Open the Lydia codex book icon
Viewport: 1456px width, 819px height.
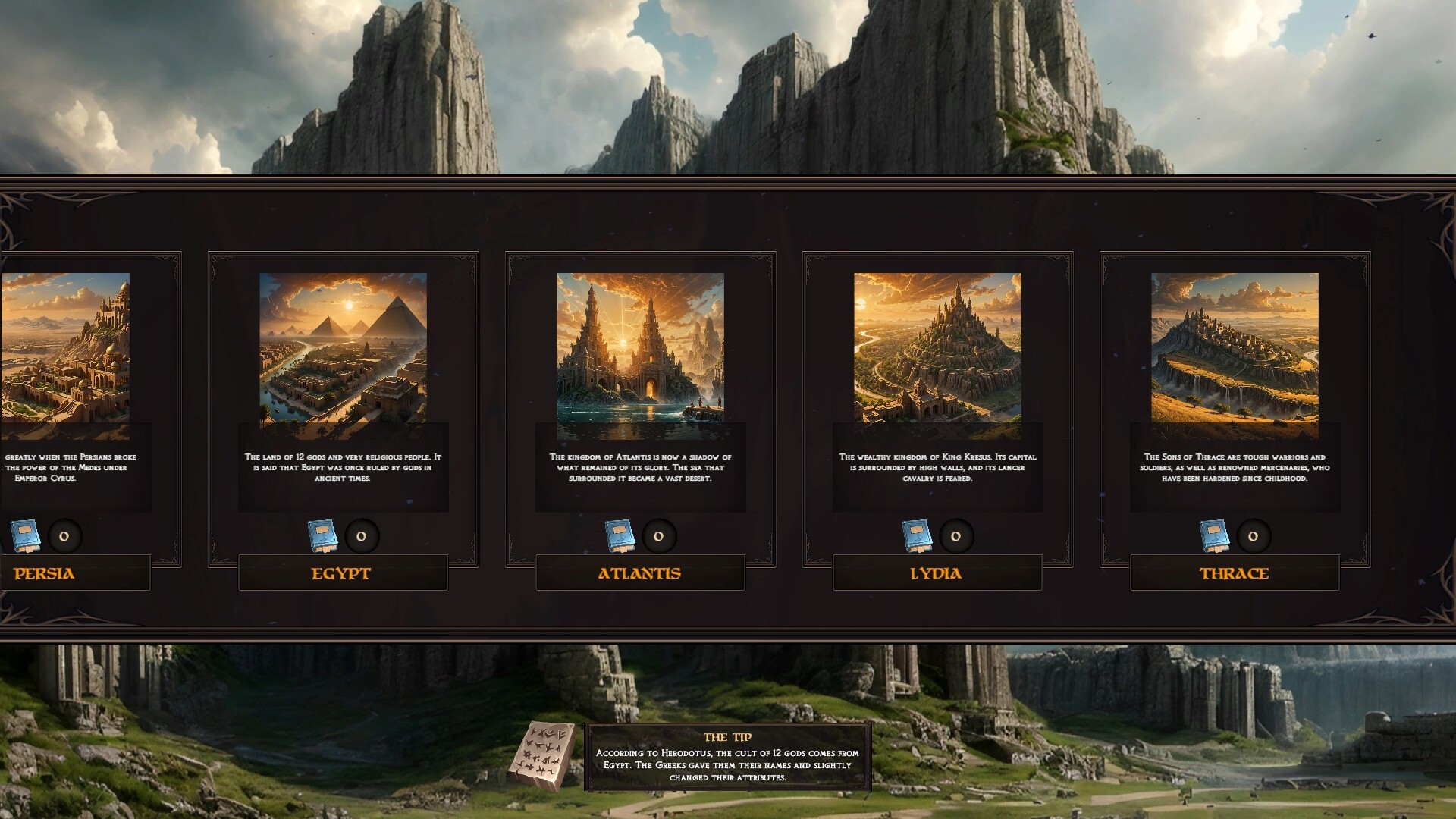918,536
